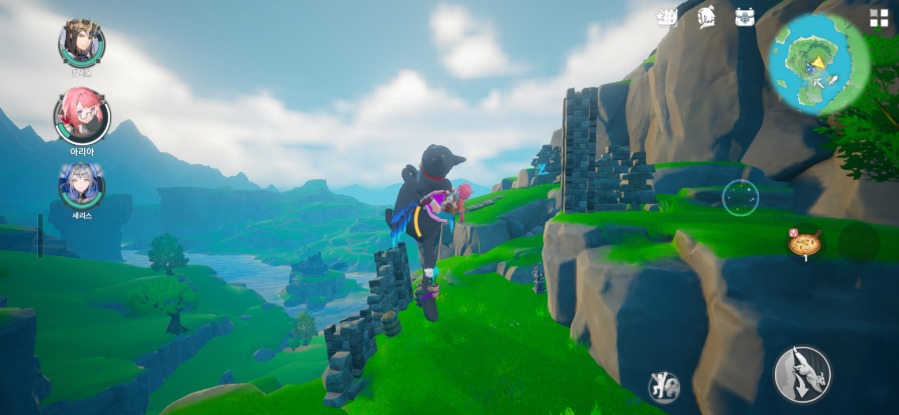The width and height of the screenshot is (899, 415).
Task: Select the pink-haired 아리아 party portrait
Action: (82, 113)
